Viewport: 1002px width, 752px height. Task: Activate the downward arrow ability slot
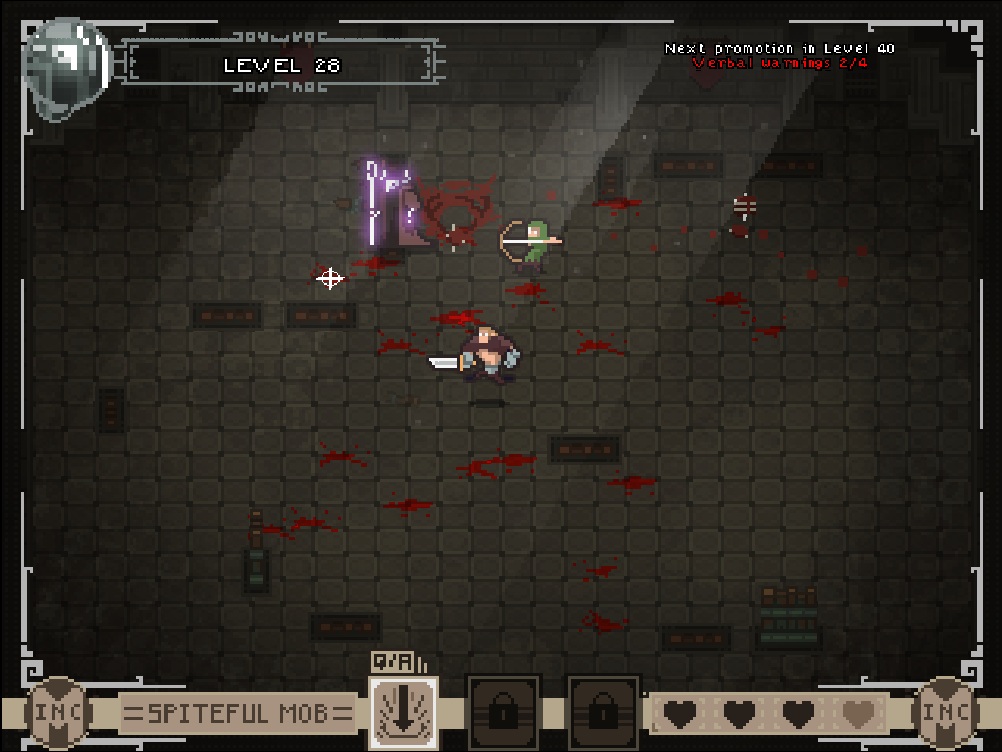[x=403, y=712]
